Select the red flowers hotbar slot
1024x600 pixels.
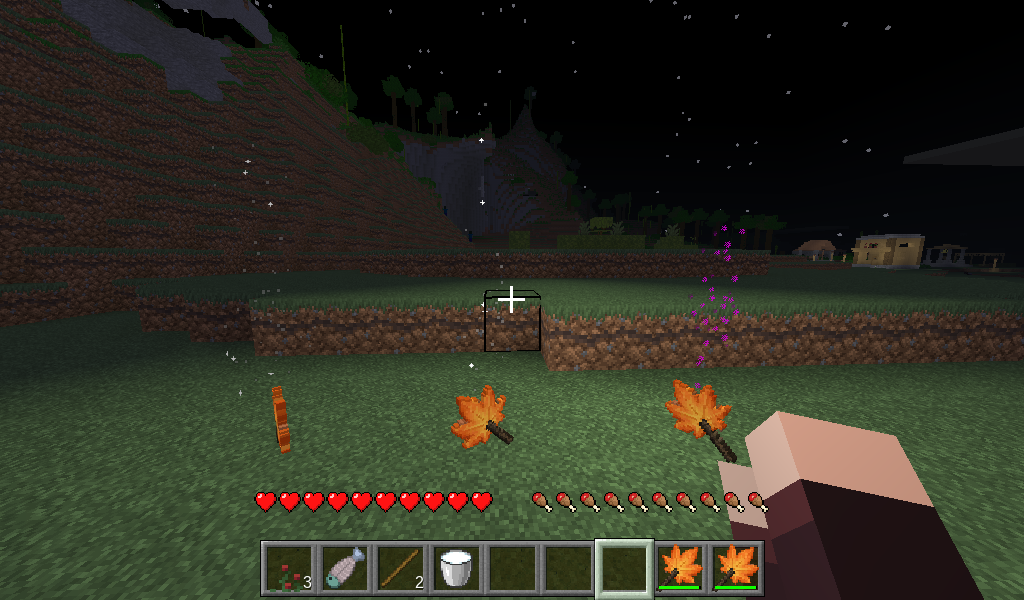290,568
